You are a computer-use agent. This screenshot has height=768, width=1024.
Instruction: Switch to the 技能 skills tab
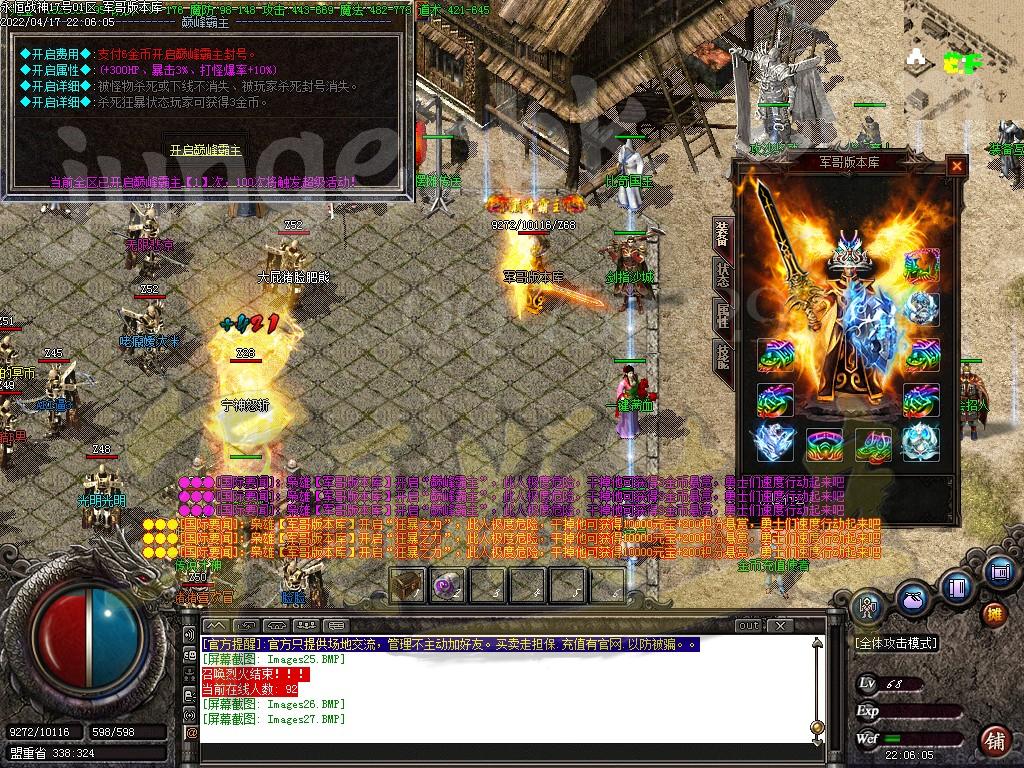point(722,357)
